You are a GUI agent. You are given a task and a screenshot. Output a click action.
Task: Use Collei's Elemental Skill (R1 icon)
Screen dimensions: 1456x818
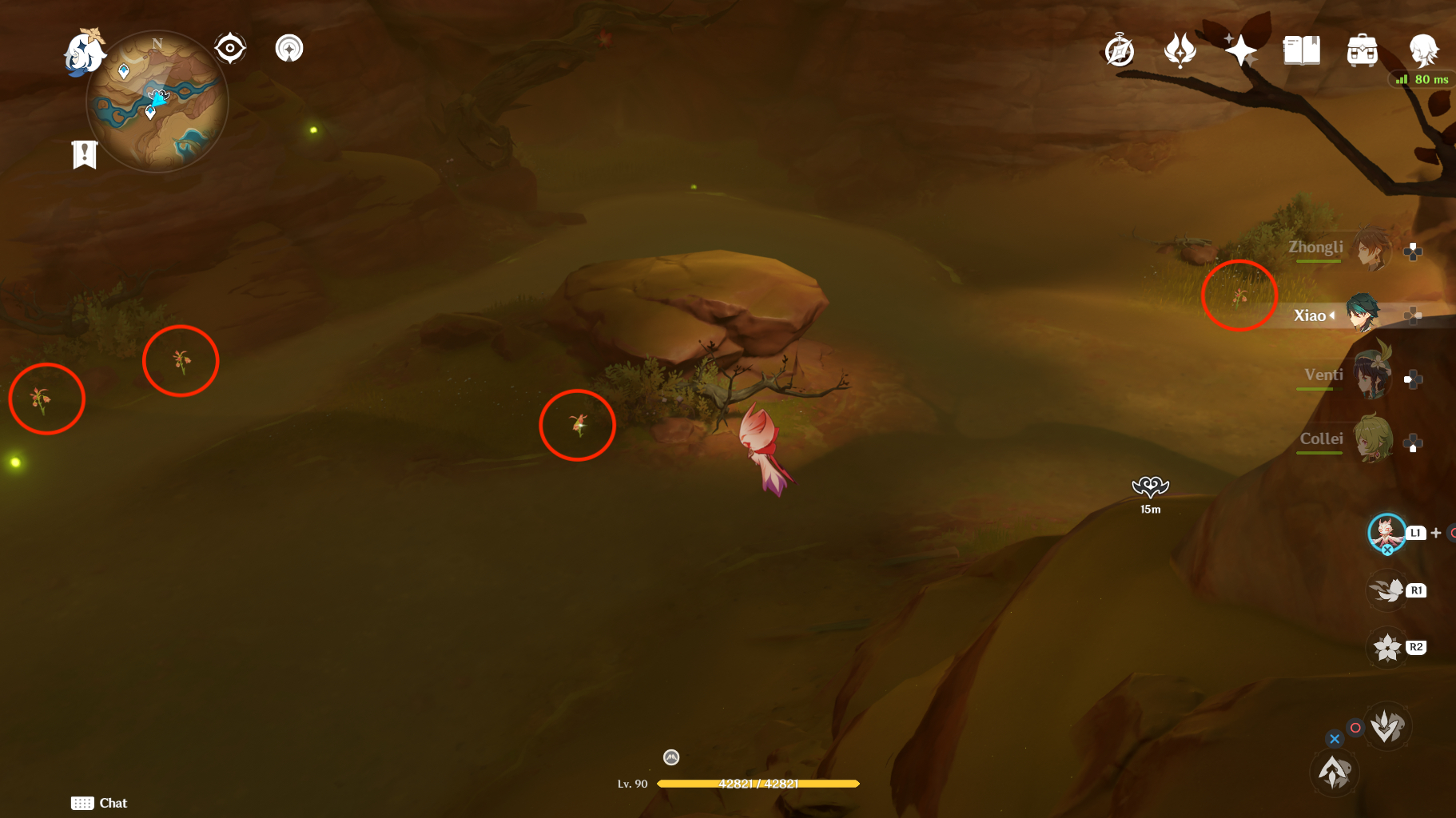tap(1388, 590)
